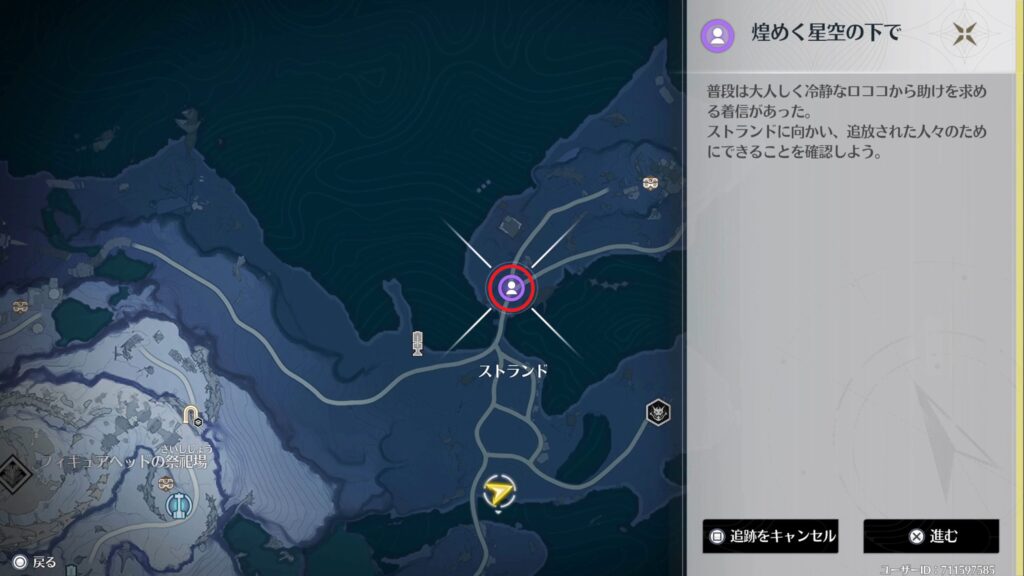Click the hexagonal monster face map marker
This screenshot has width=1024, height=576.
657,412
